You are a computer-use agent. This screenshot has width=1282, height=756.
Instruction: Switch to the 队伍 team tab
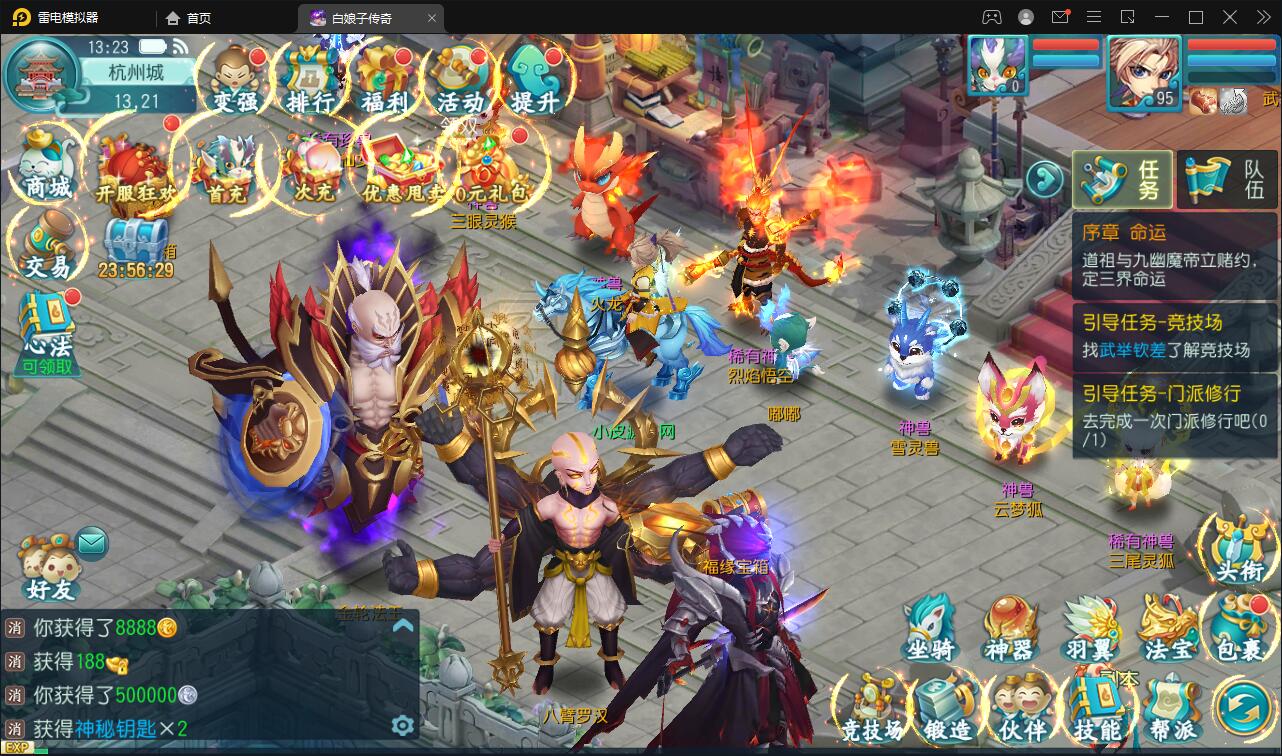pos(1228,180)
